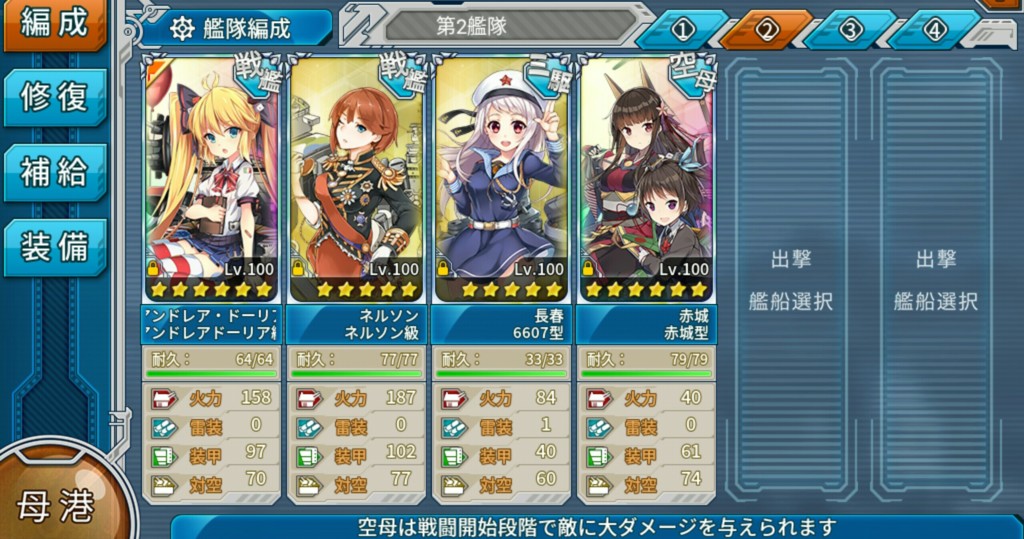The image size is (1024, 539).
Task: Choose the ネルソン battleship card
Action: [356, 180]
